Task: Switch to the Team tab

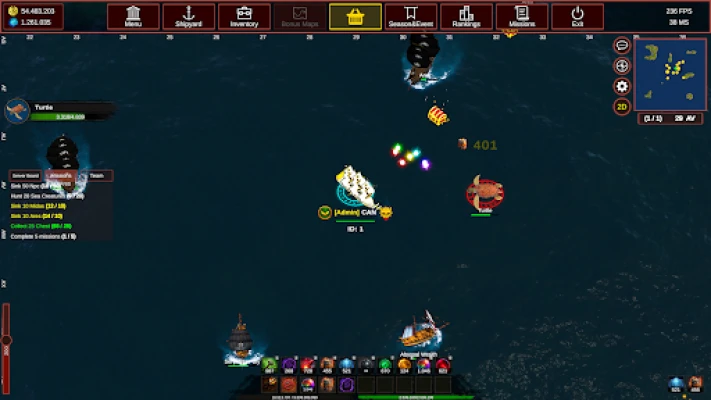Action: [96, 176]
